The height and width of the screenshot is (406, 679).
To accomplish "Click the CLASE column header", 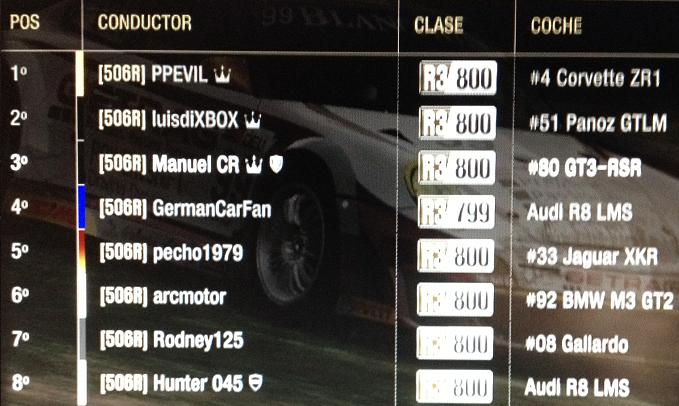I will pyautogui.click(x=438, y=24).
